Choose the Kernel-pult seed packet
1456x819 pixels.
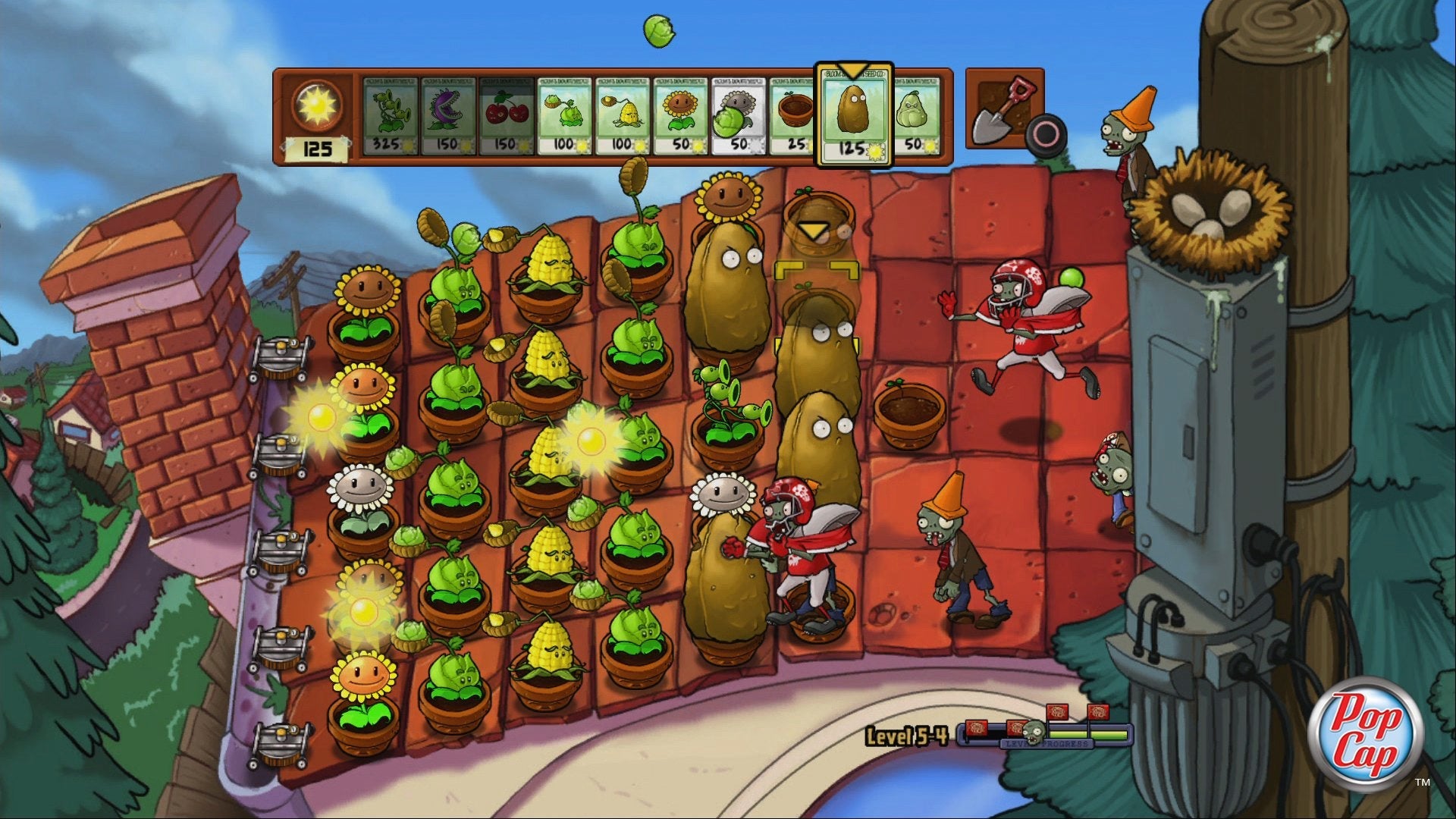[x=623, y=116]
